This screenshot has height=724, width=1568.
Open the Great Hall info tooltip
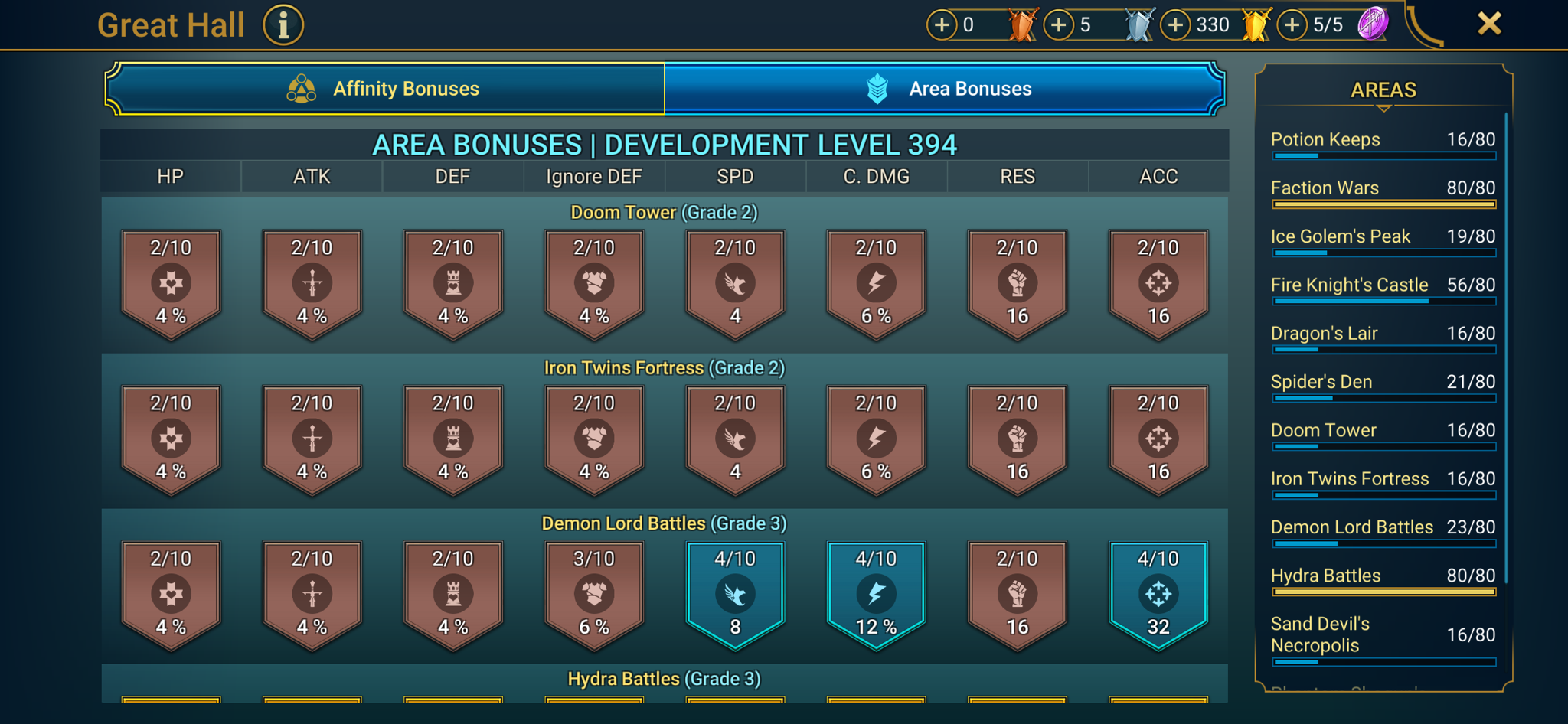[283, 24]
